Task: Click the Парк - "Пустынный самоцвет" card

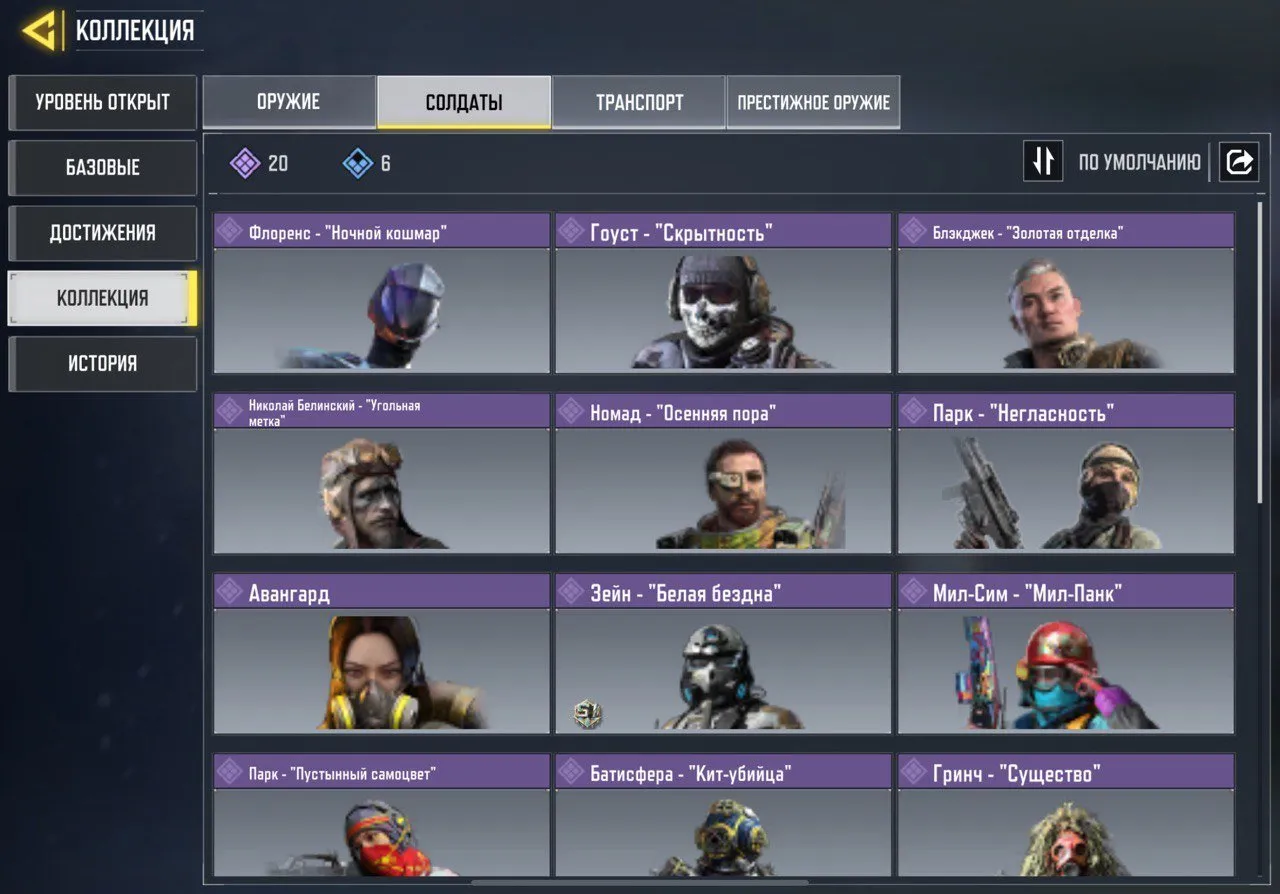Action: pos(380,820)
